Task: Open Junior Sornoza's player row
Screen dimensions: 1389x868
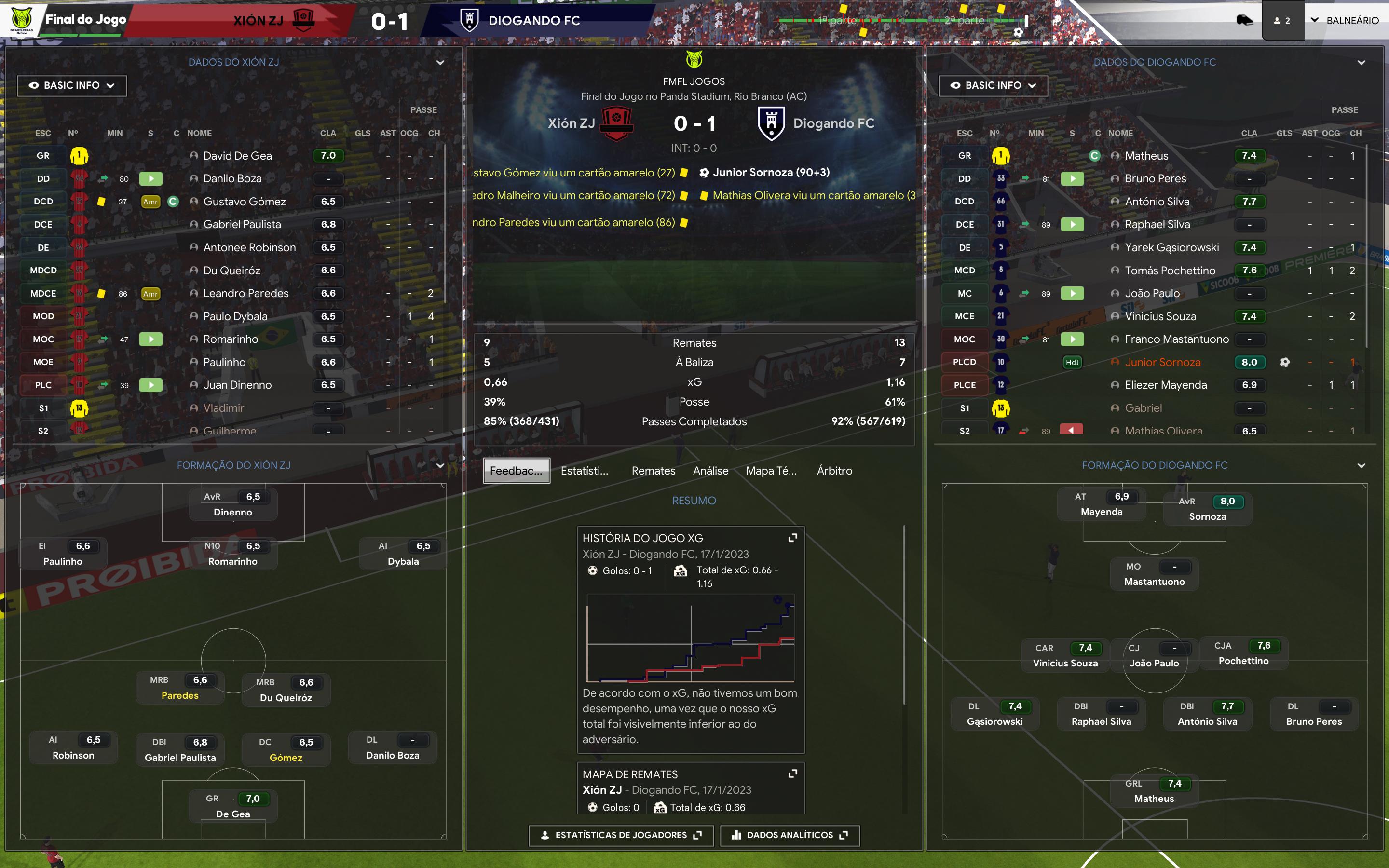Action: point(1162,362)
